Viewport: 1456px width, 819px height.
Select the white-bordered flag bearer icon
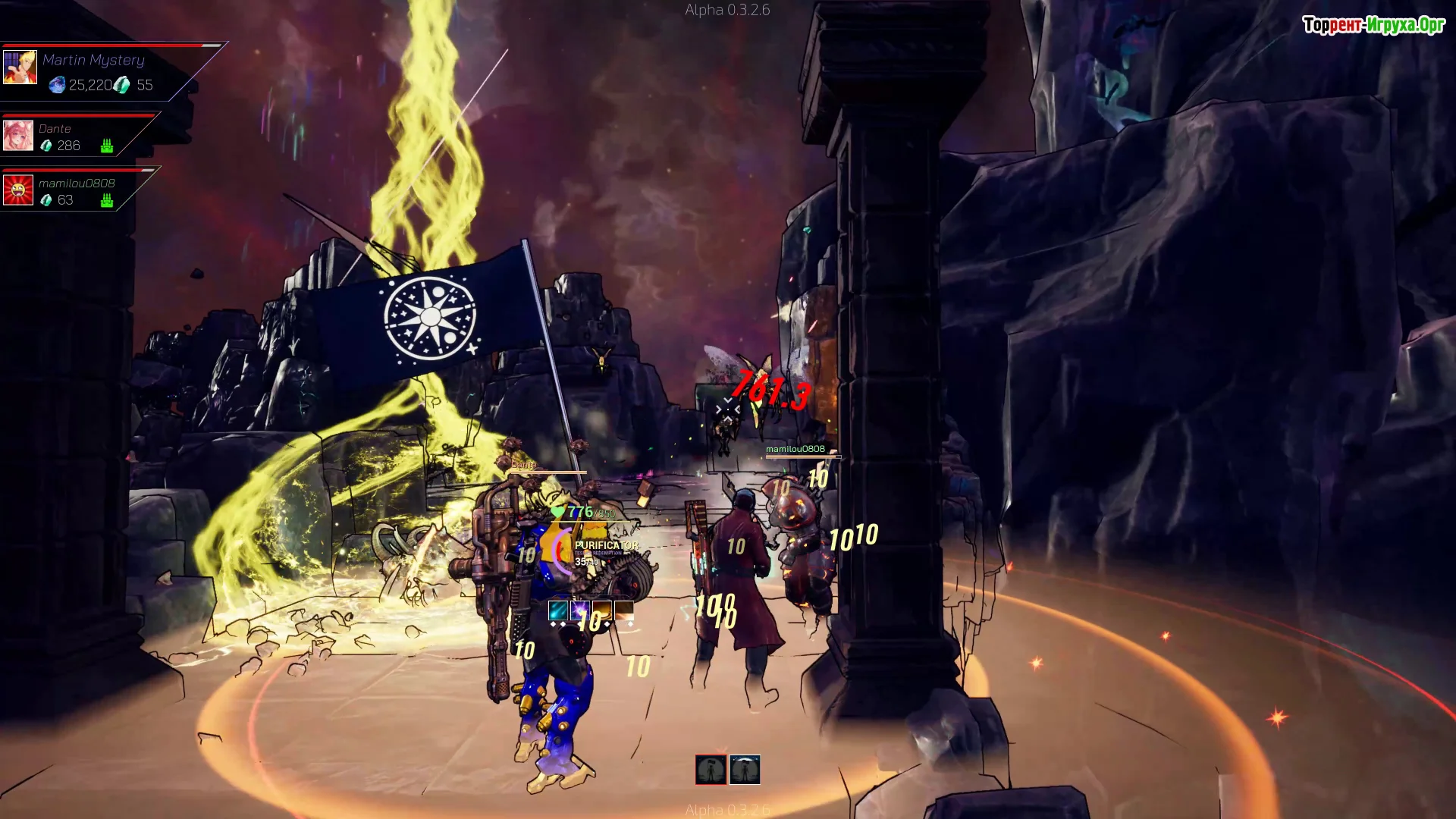point(745,770)
